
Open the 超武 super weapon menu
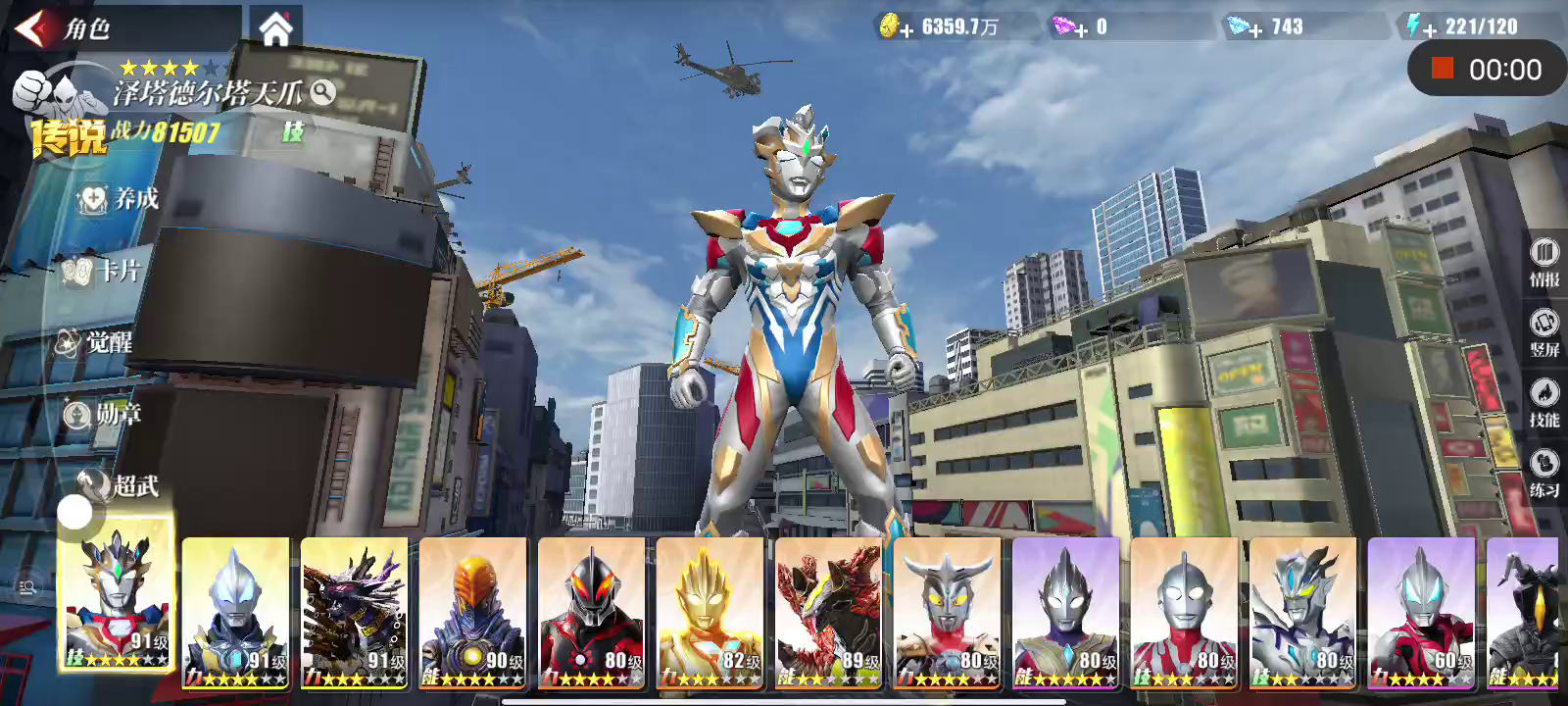(x=120, y=484)
